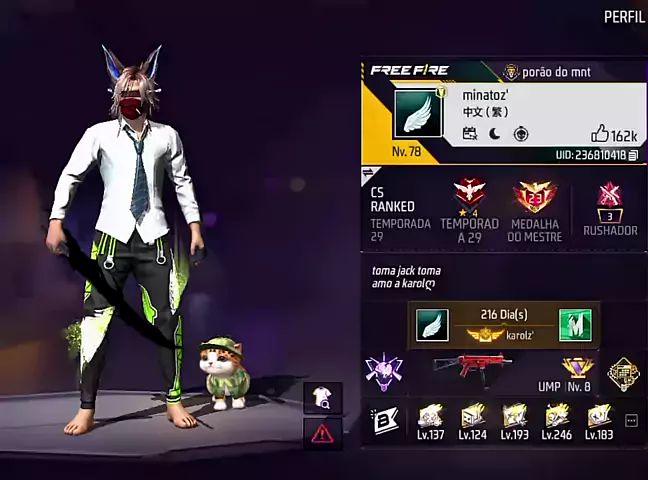Select the Lv.246 character icon
The height and width of the screenshot is (480, 648).
[x=557, y=415]
